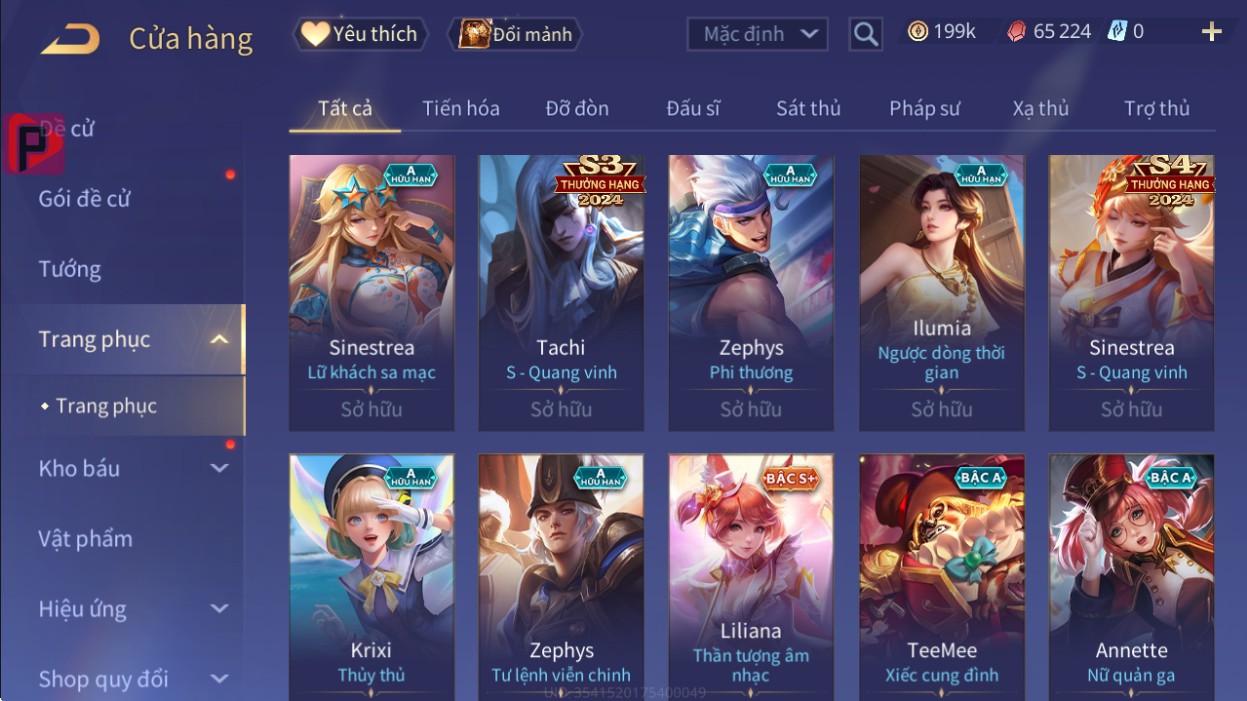This screenshot has height=701, width=1247.
Task: Open the Vật phẩm items section
Action: point(85,538)
